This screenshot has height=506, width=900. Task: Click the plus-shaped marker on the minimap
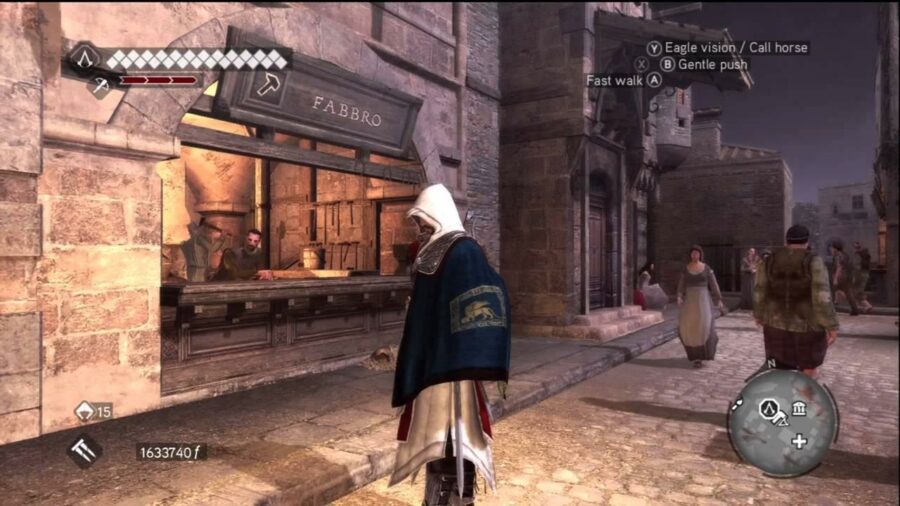799,441
